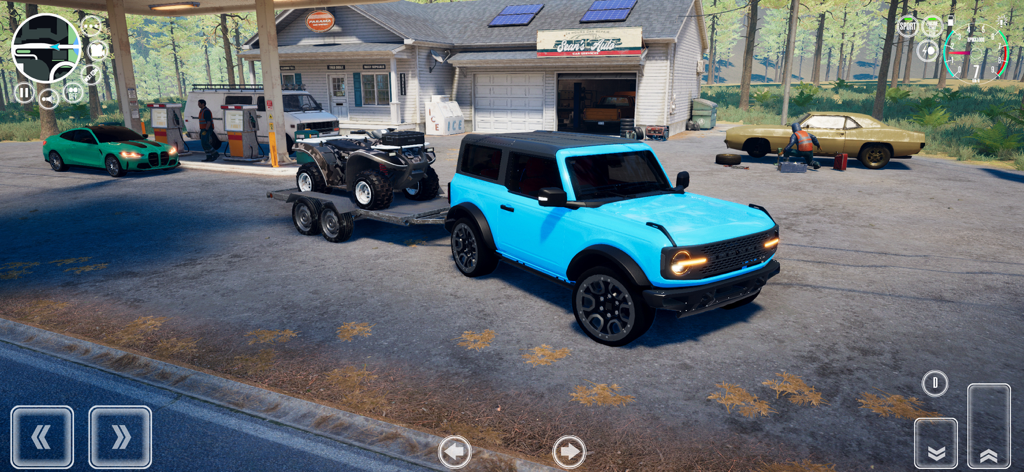Tap the tall accelerator pedal

pyautogui.click(x=989, y=426)
